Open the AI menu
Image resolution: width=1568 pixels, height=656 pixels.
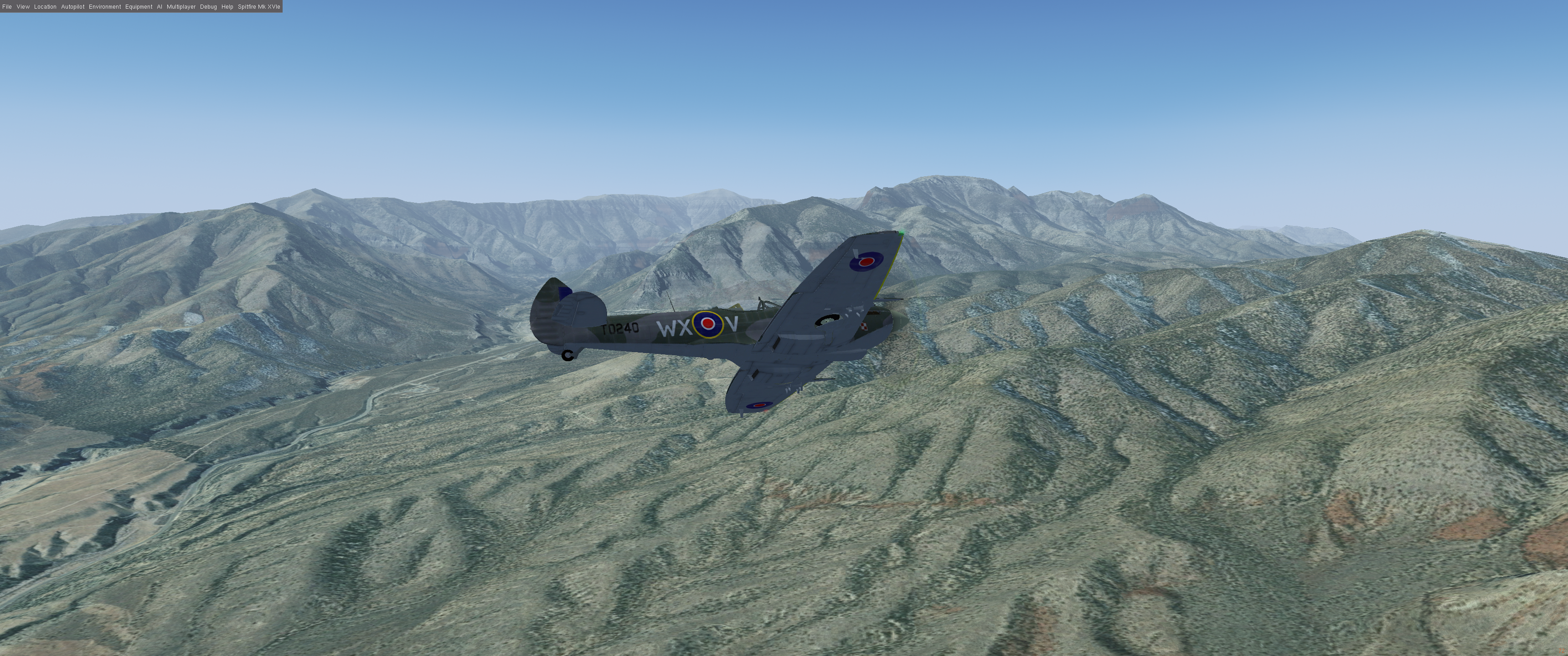click(160, 7)
